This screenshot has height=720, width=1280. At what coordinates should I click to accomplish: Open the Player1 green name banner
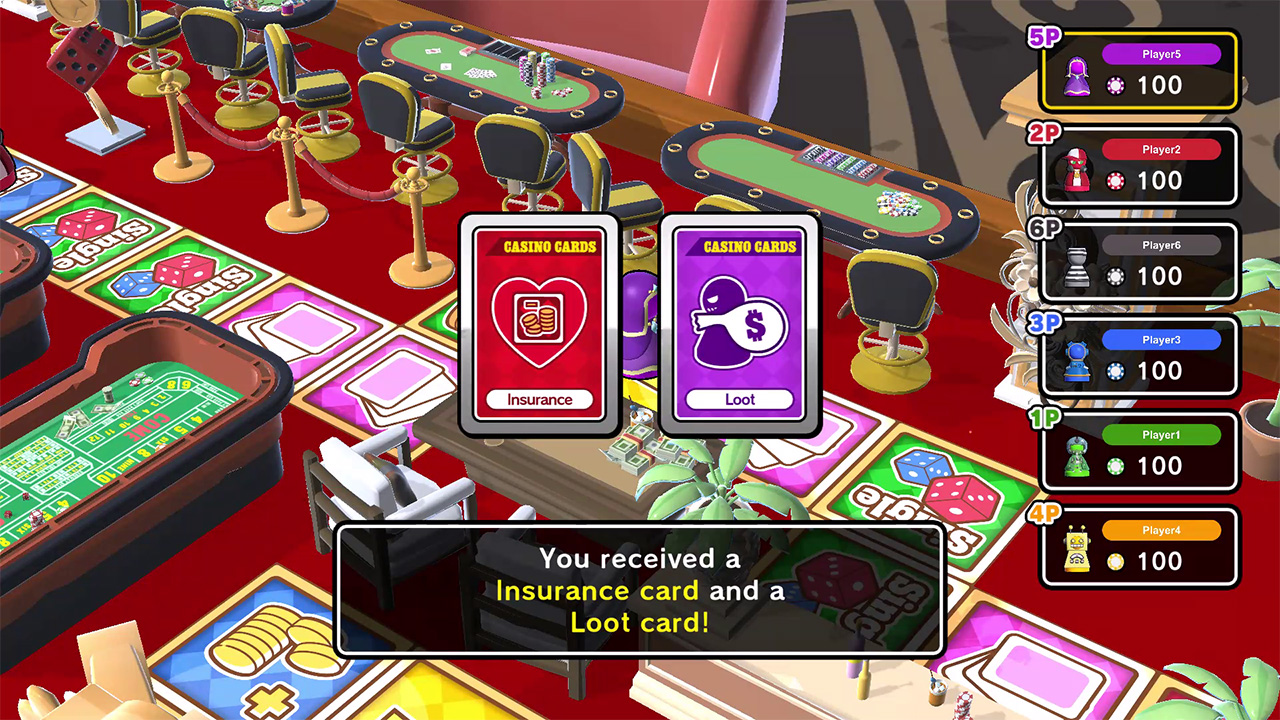(x=1163, y=434)
